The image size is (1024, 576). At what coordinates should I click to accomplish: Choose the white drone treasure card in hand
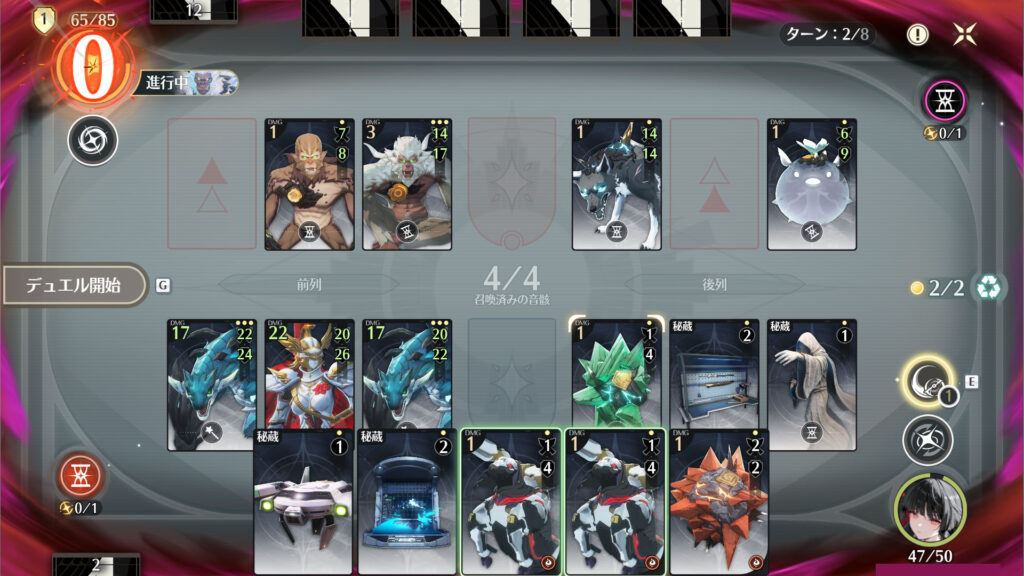(x=303, y=502)
